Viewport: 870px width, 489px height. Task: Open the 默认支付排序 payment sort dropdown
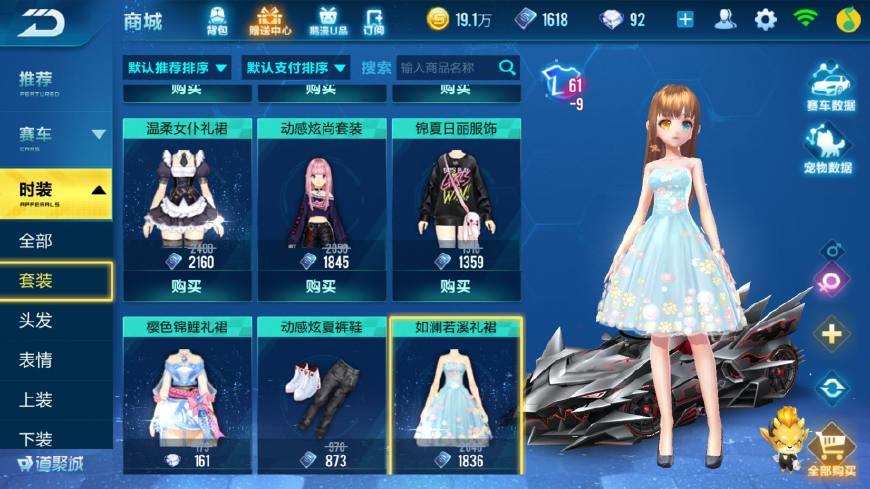click(297, 68)
